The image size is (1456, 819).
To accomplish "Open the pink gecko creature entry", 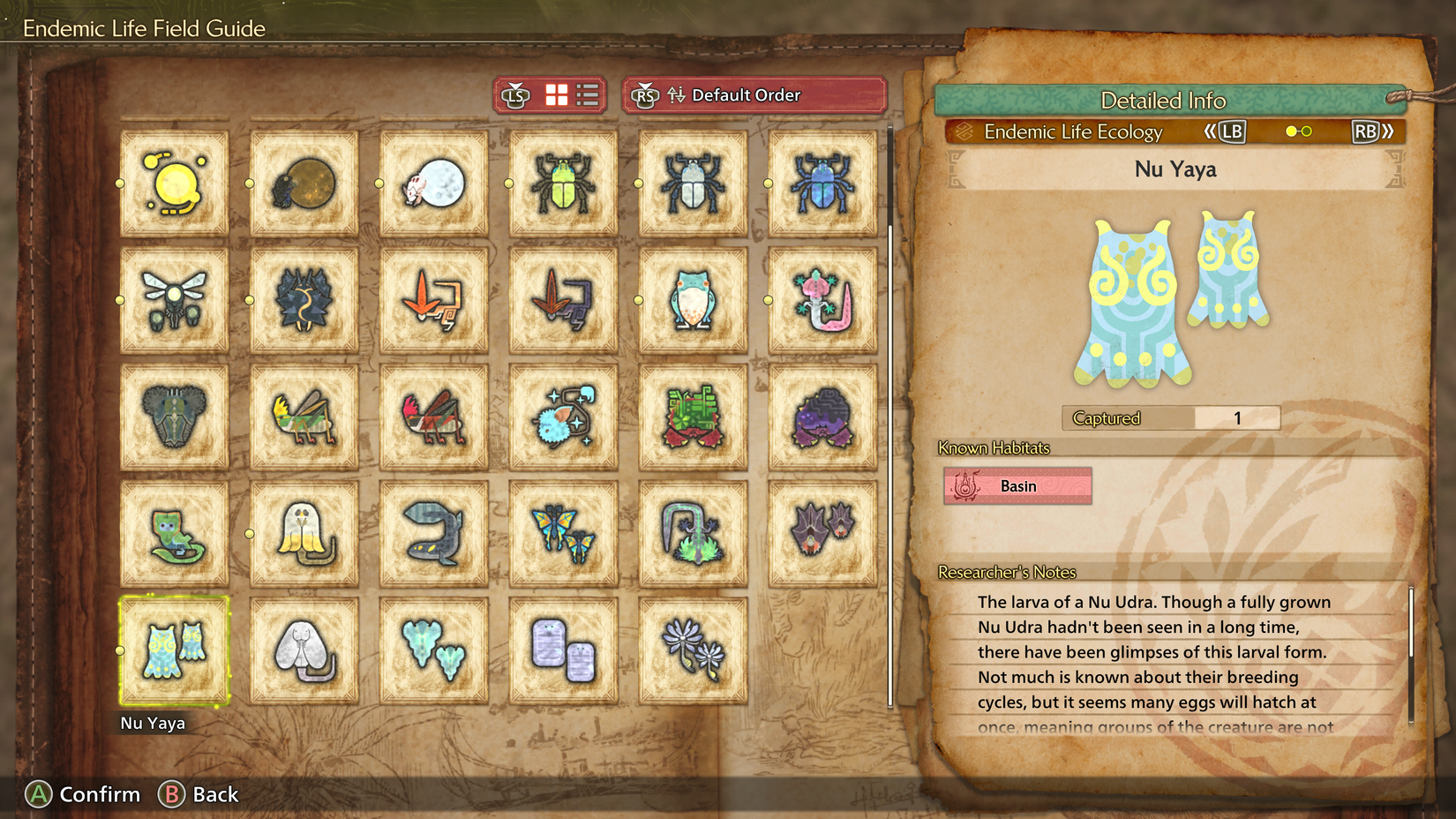I will coord(821,299).
